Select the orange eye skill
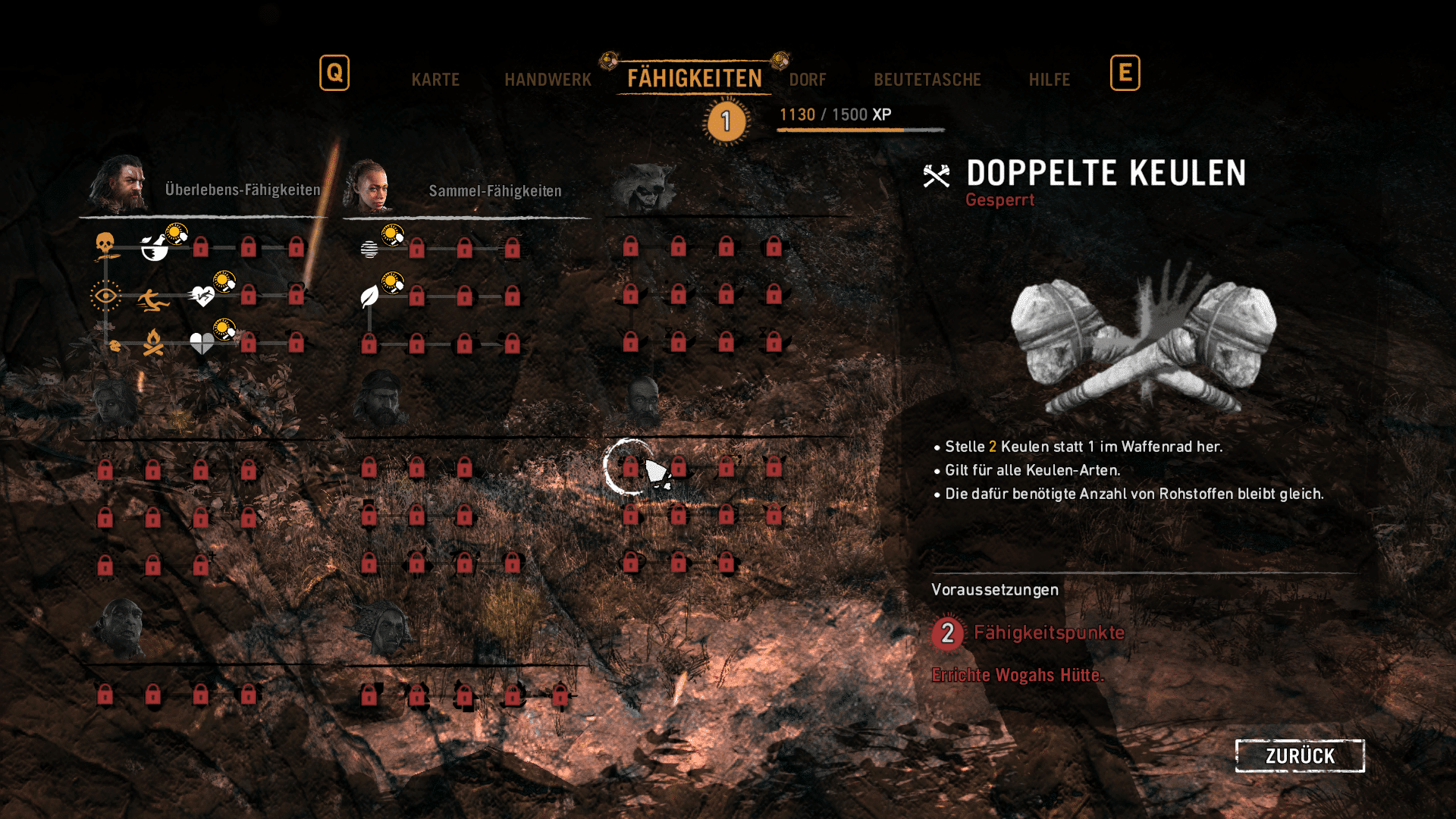 coord(105,296)
